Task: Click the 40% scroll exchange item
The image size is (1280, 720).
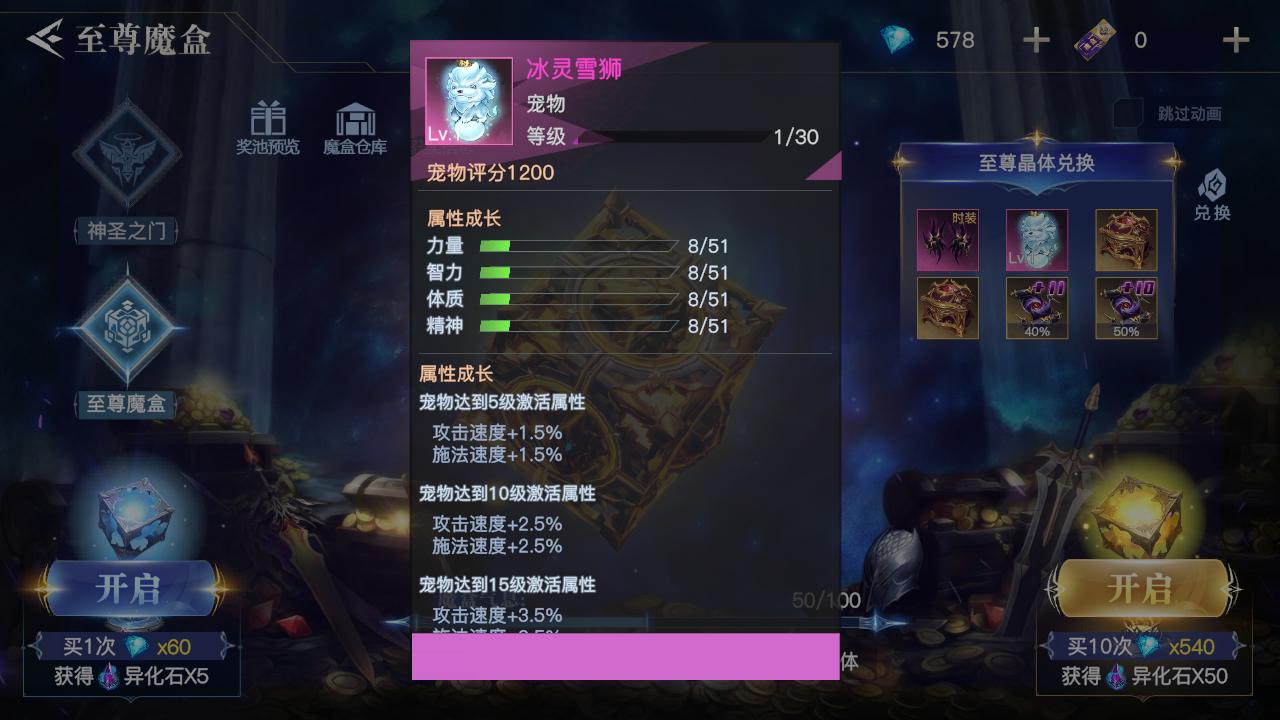Action: (x=1036, y=307)
